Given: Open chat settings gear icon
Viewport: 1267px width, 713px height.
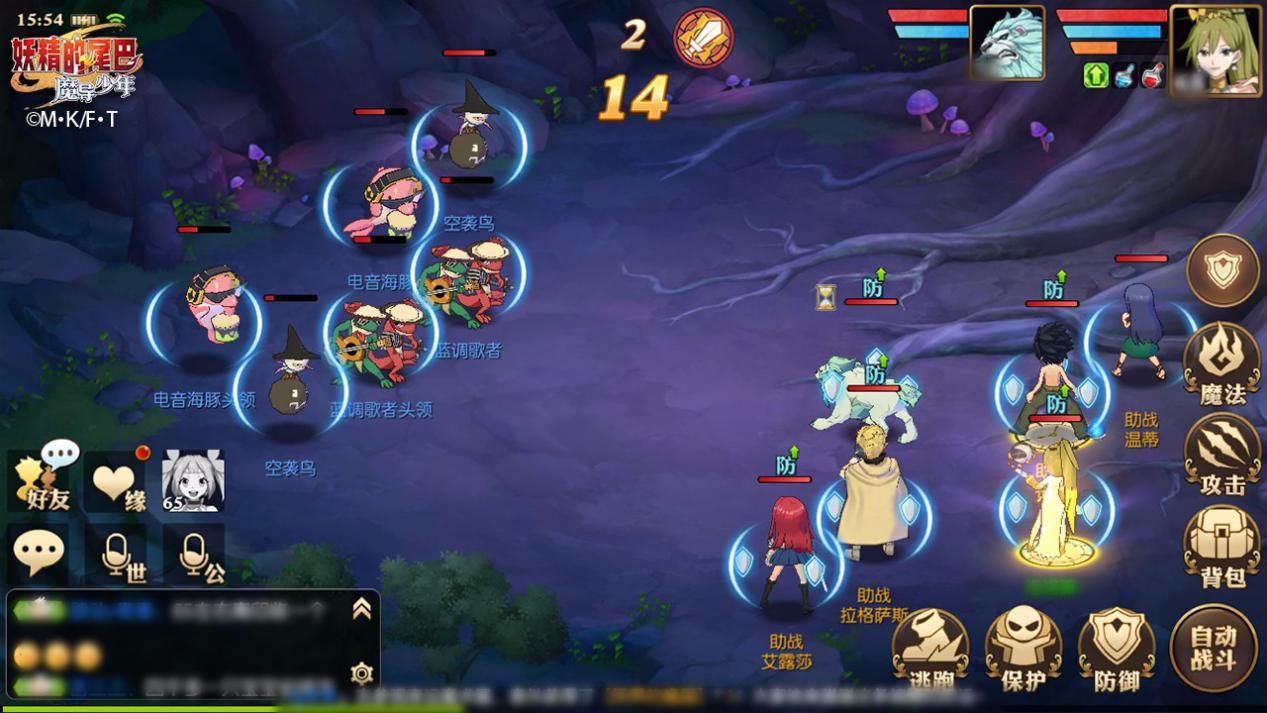Looking at the screenshot, I should click(x=362, y=673).
